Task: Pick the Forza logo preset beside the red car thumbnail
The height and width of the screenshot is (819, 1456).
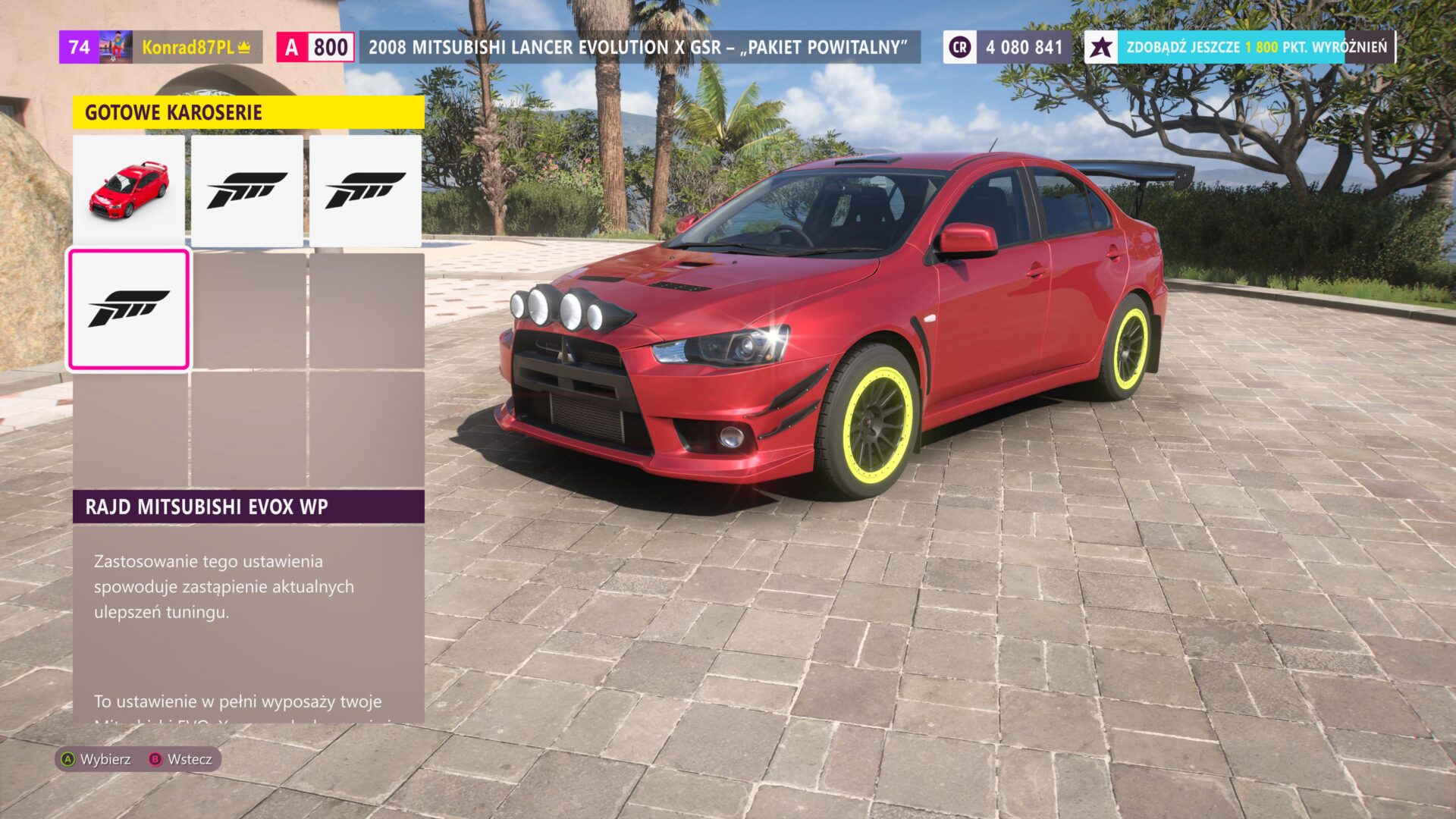Action: pos(247,190)
